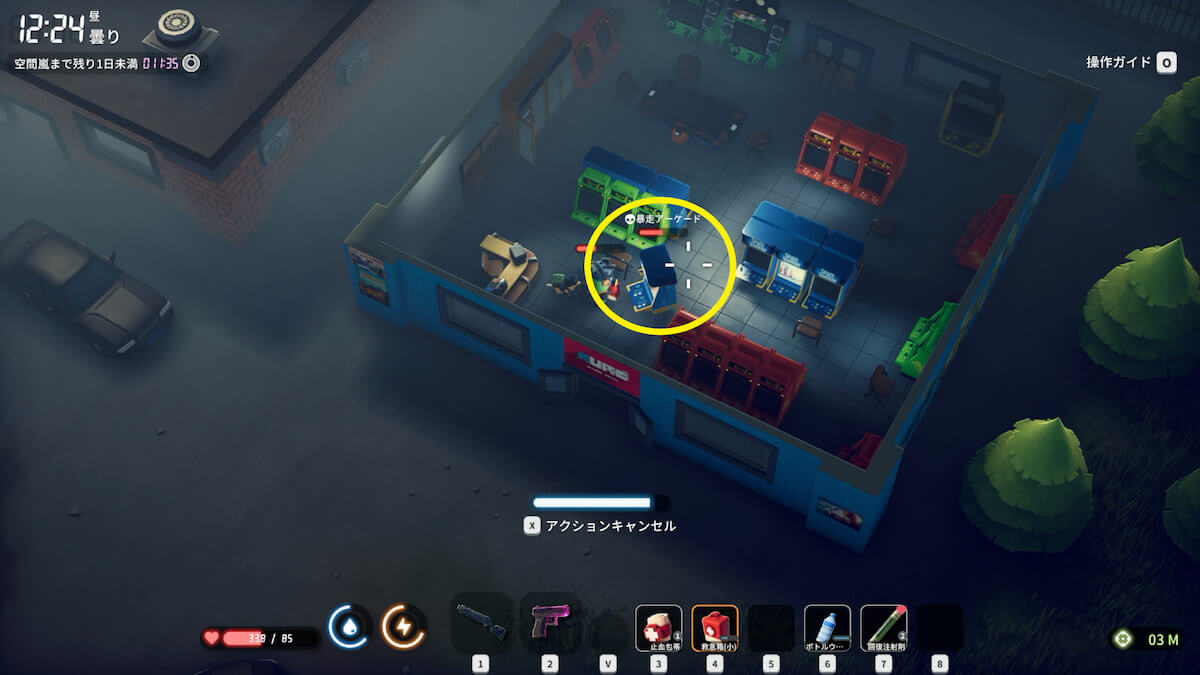Screen dimensions: 1200x675
Task: Choose the bottled water item
Action: coord(827,628)
